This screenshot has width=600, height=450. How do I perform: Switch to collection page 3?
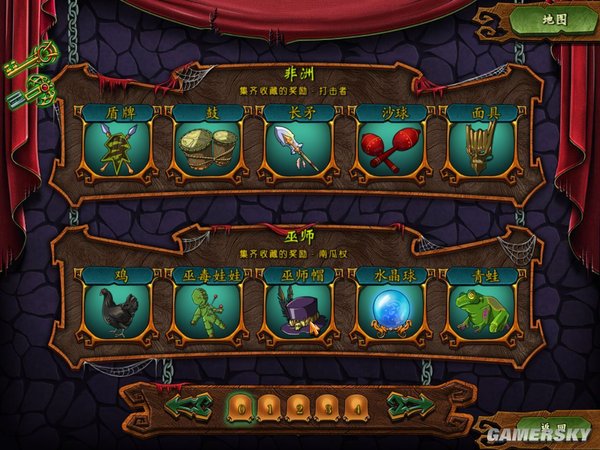coord(327,406)
